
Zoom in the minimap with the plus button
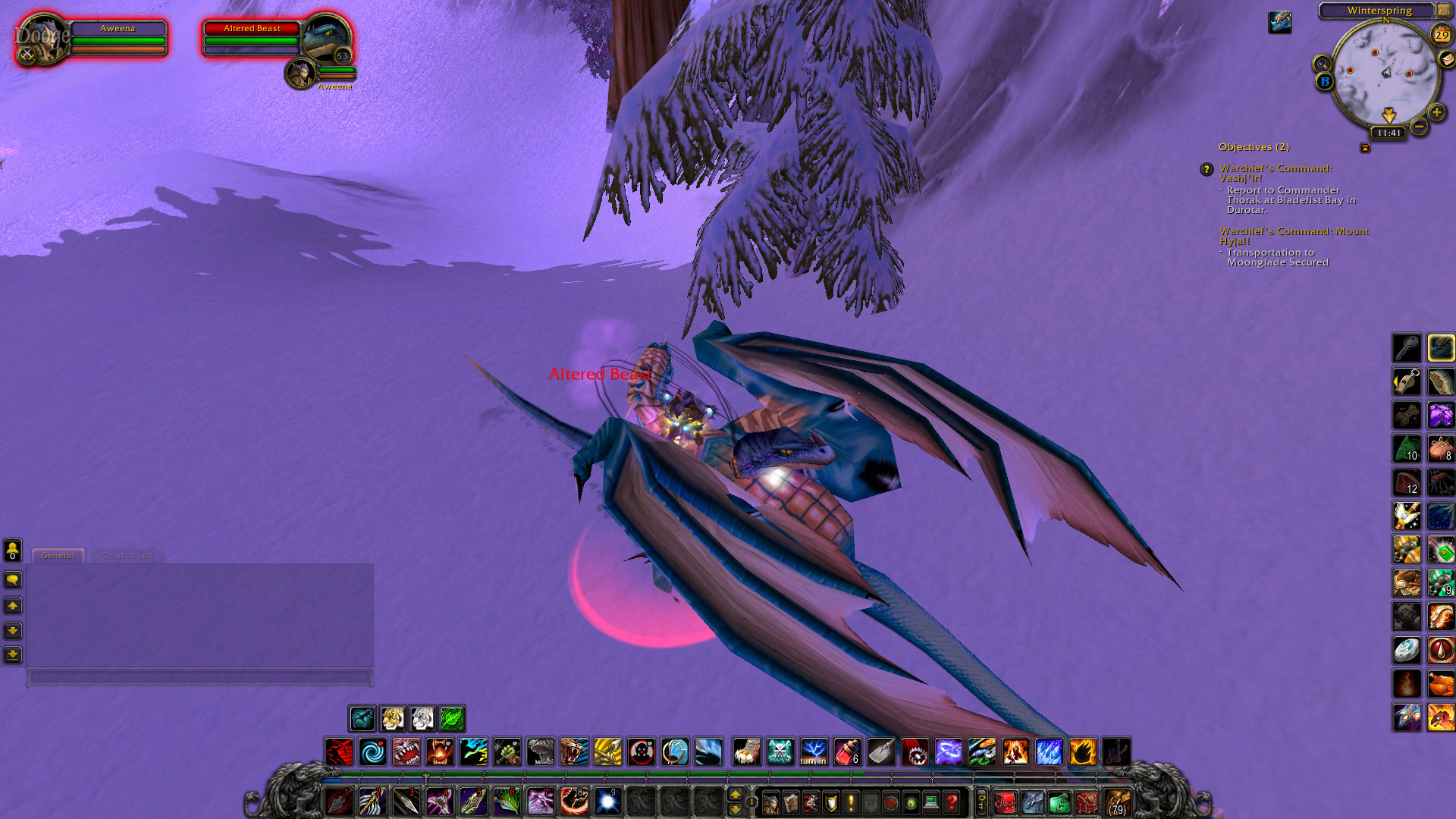[x=1436, y=112]
